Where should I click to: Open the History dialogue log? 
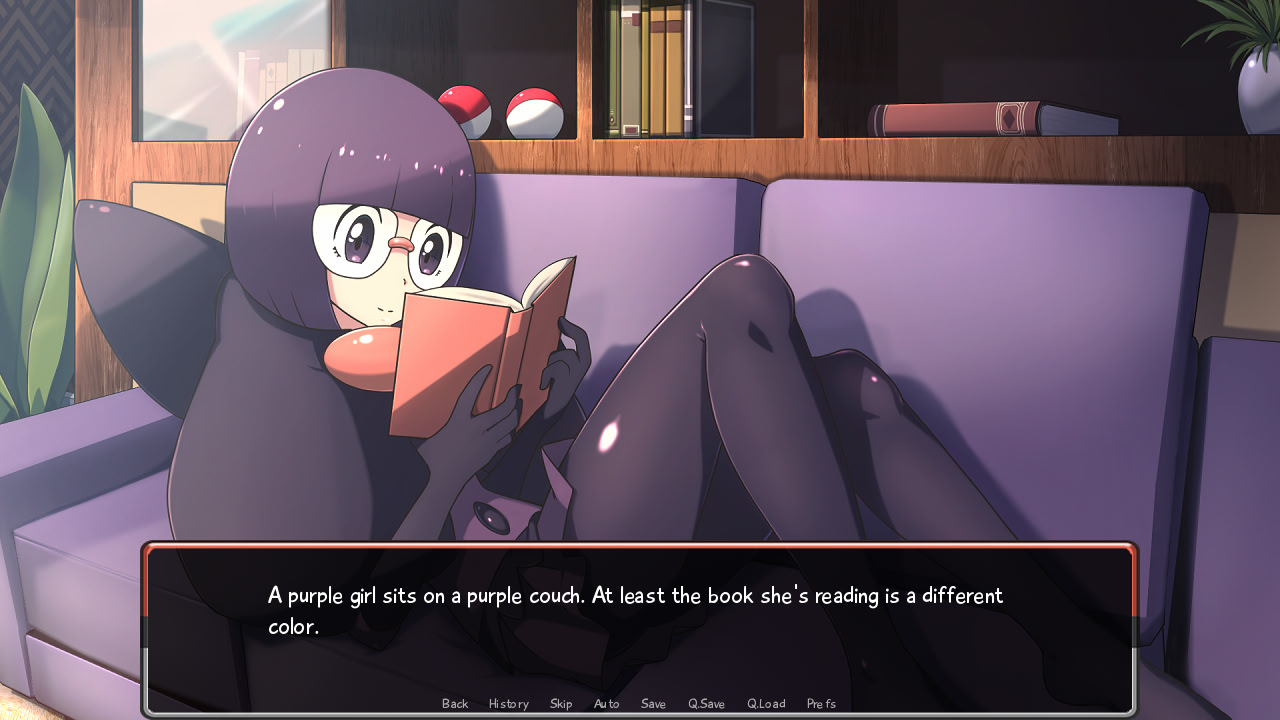coord(508,703)
